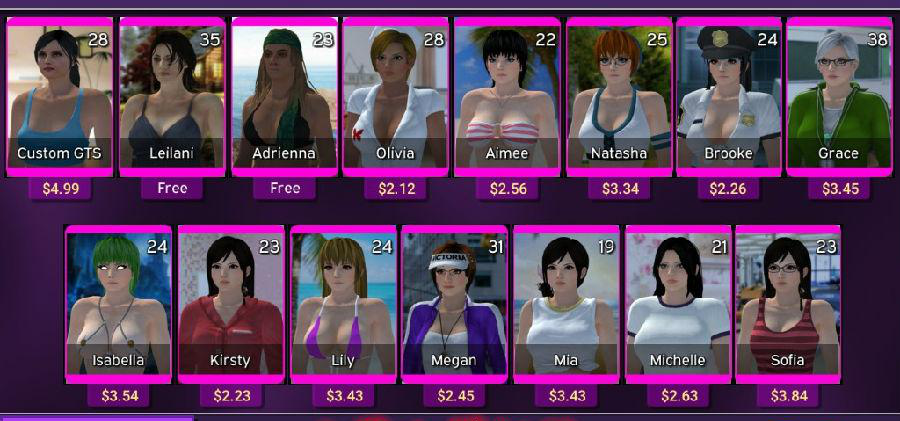Select the Mia character card
Screen dimensions: 900x421
coord(566,304)
